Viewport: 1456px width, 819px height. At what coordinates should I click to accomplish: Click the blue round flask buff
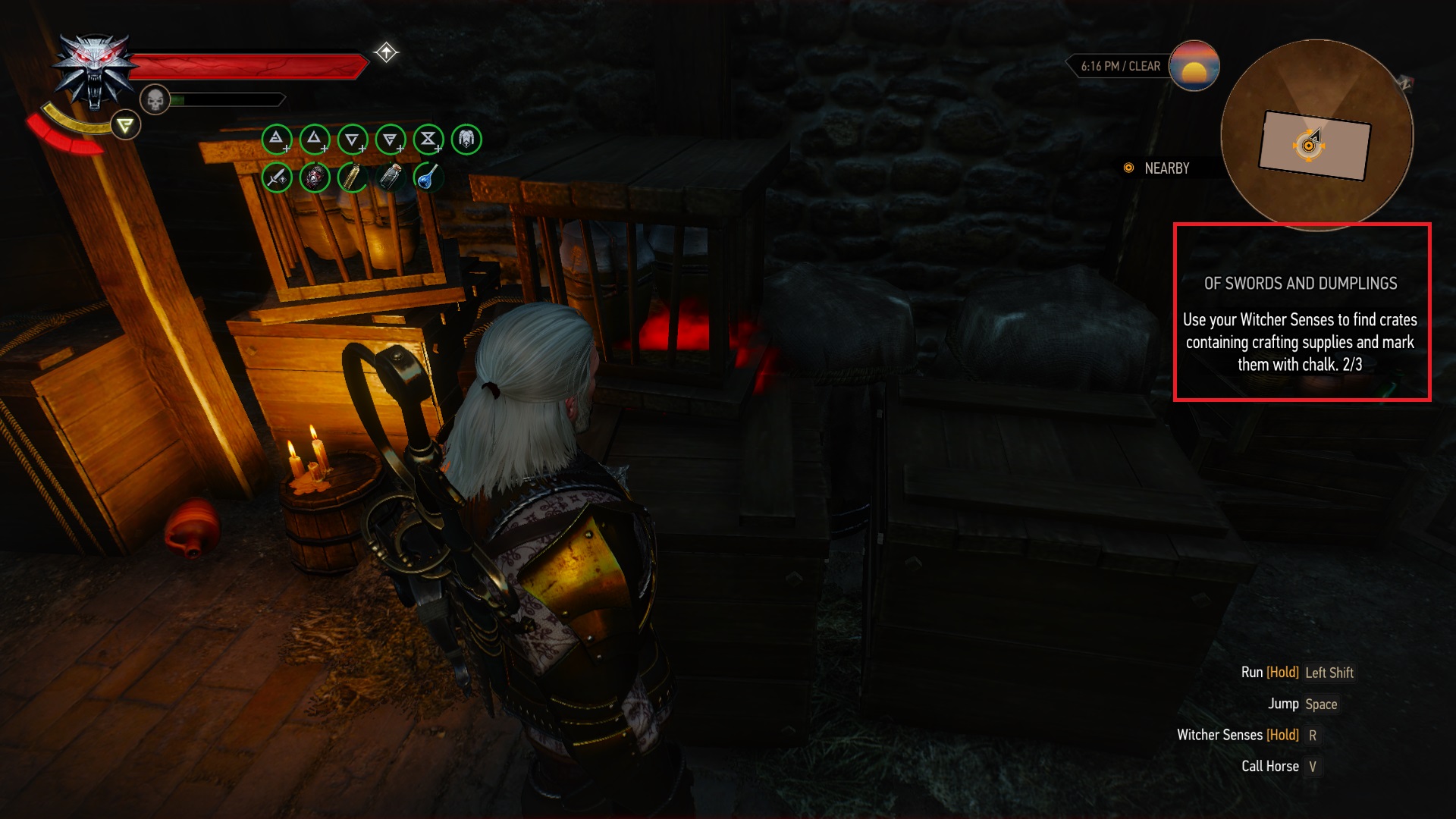pos(428,177)
